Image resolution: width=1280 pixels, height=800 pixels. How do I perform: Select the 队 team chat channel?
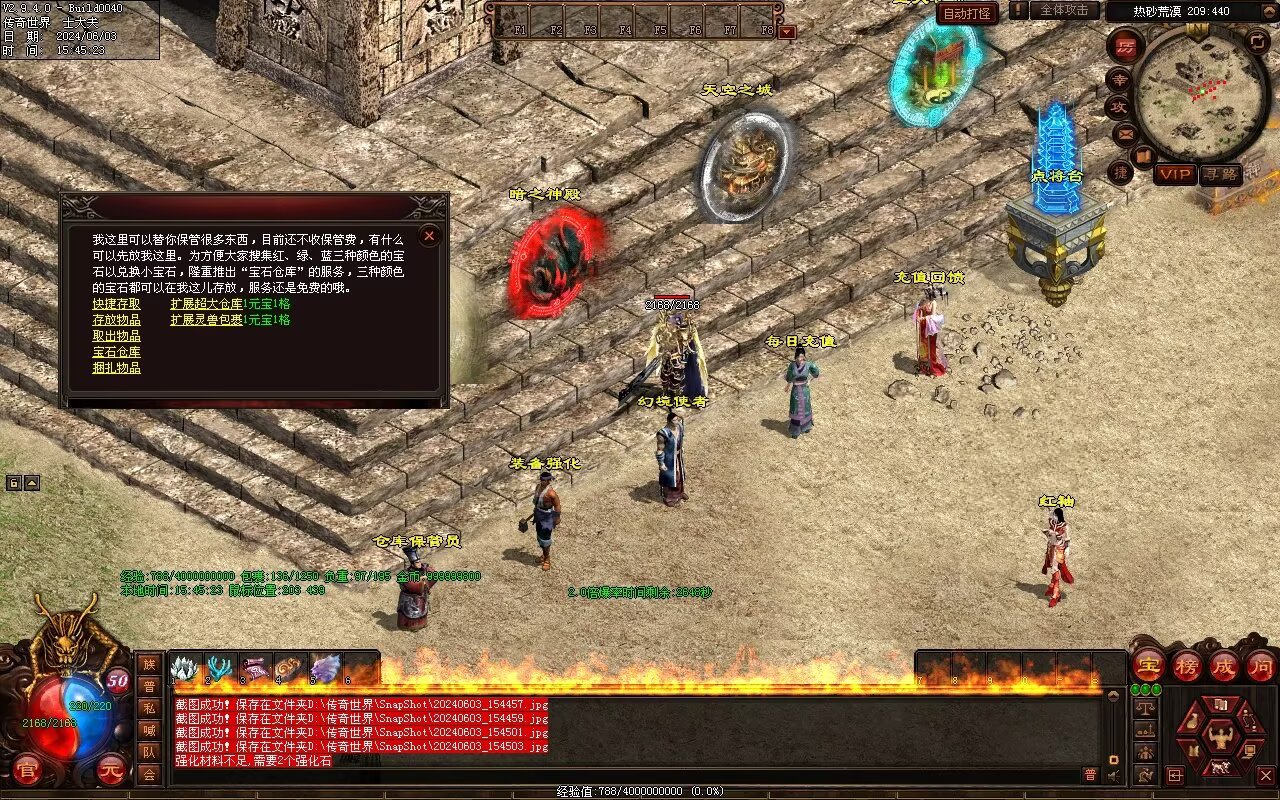[149, 752]
